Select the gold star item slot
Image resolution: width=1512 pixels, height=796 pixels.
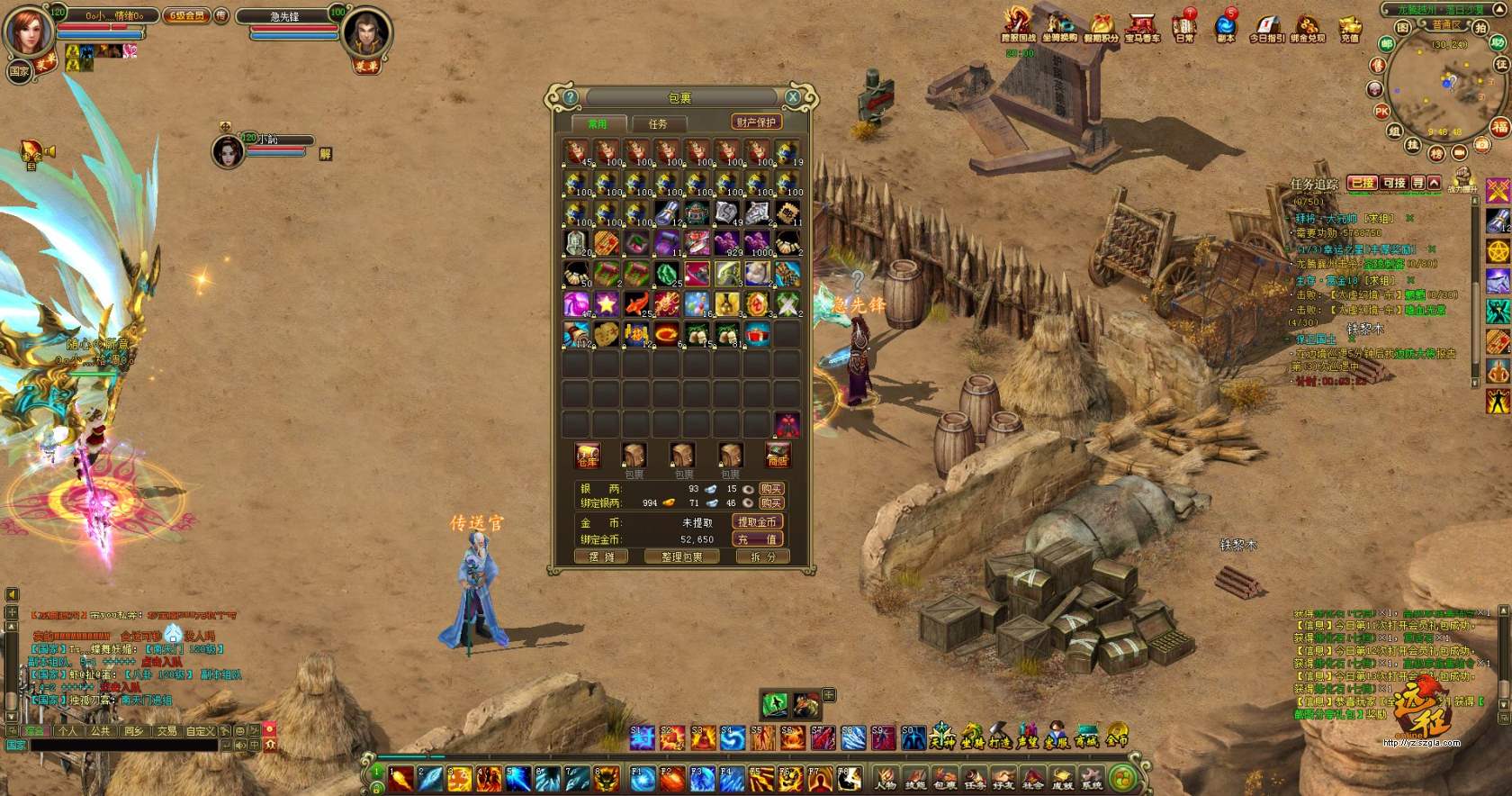(607, 303)
